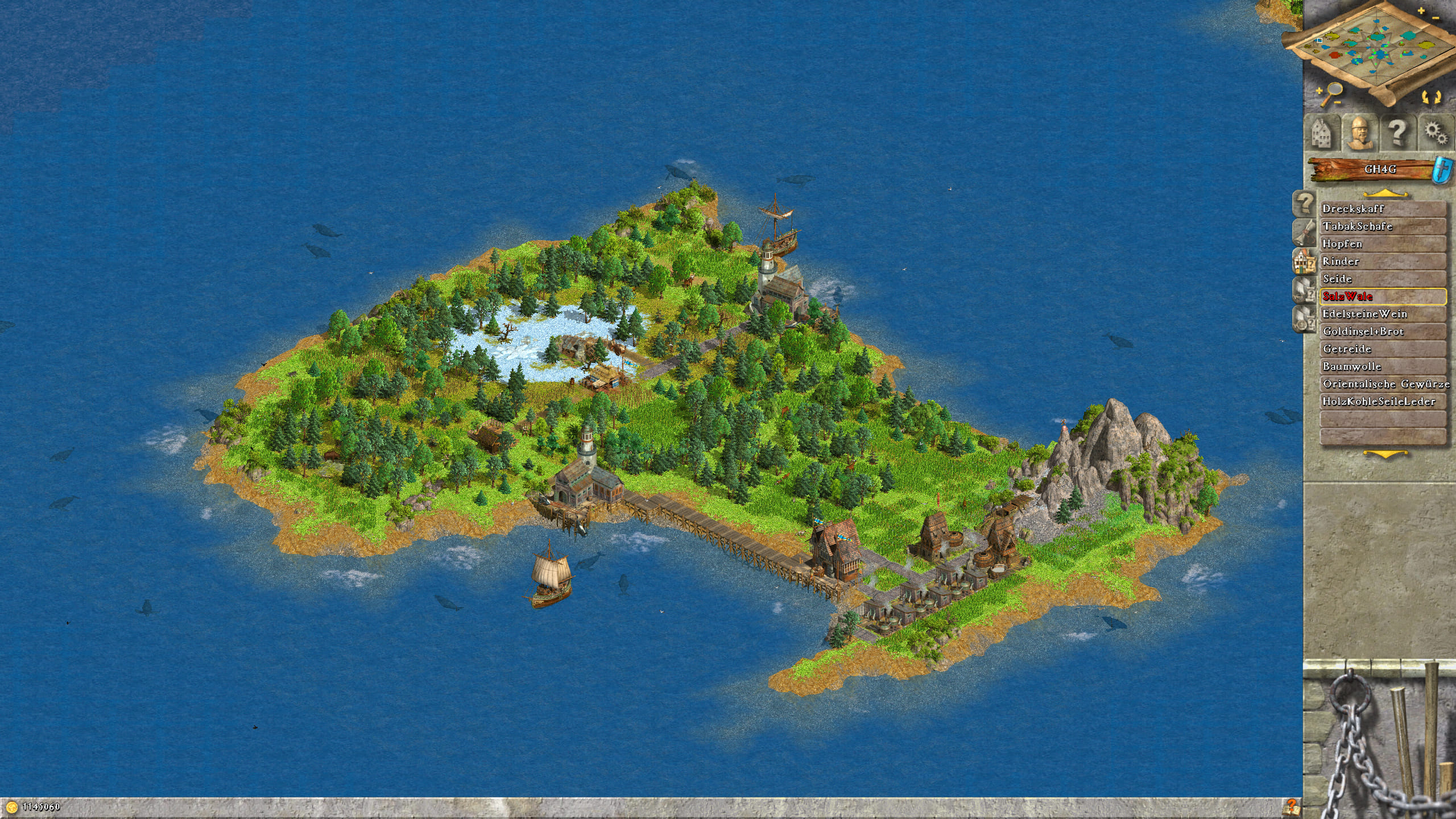Image resolution: width=1456 pixels, height=819 pixels.
Task: Open the settings via the gears icon
Action: click(1436, 133)
